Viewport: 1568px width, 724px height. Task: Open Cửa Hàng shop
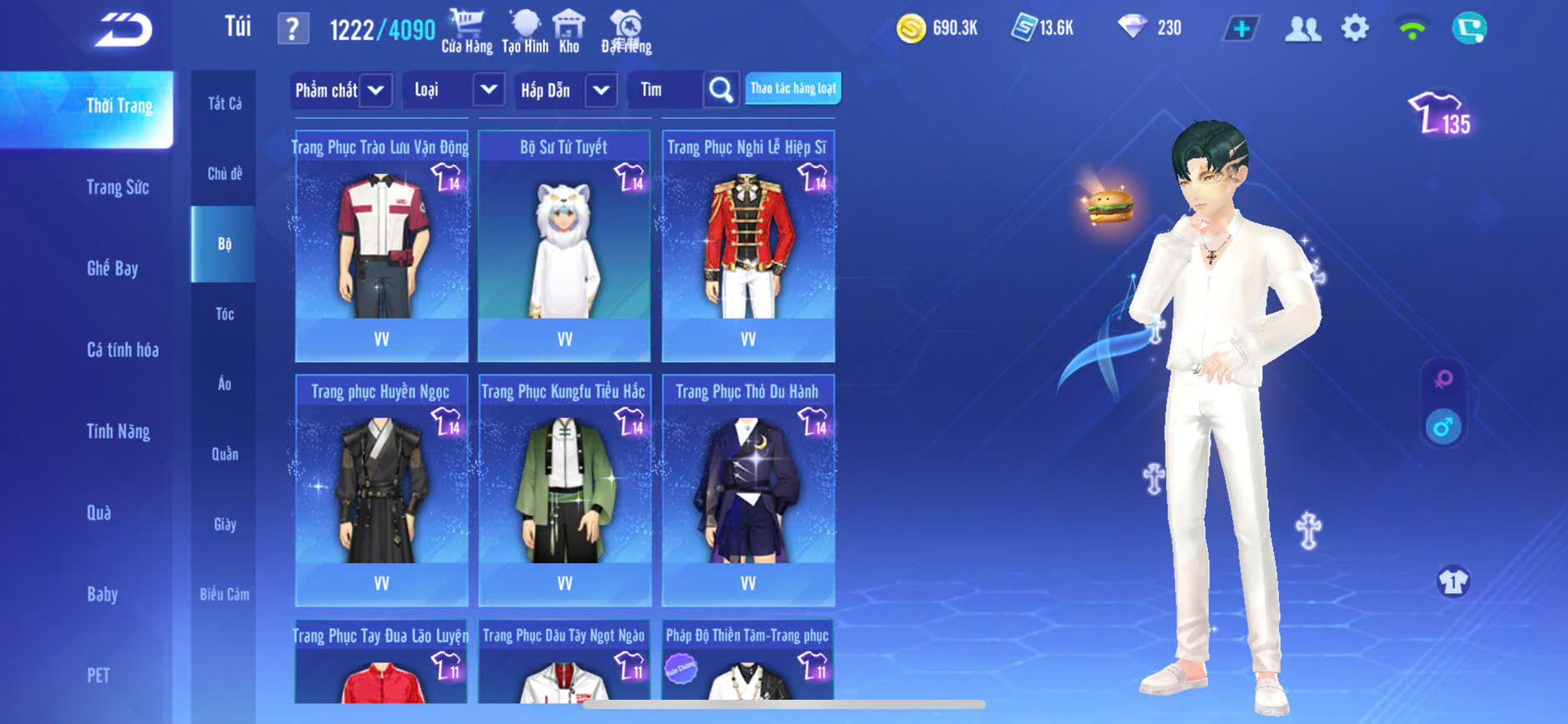pyautogui.click(x=466, y=32)
